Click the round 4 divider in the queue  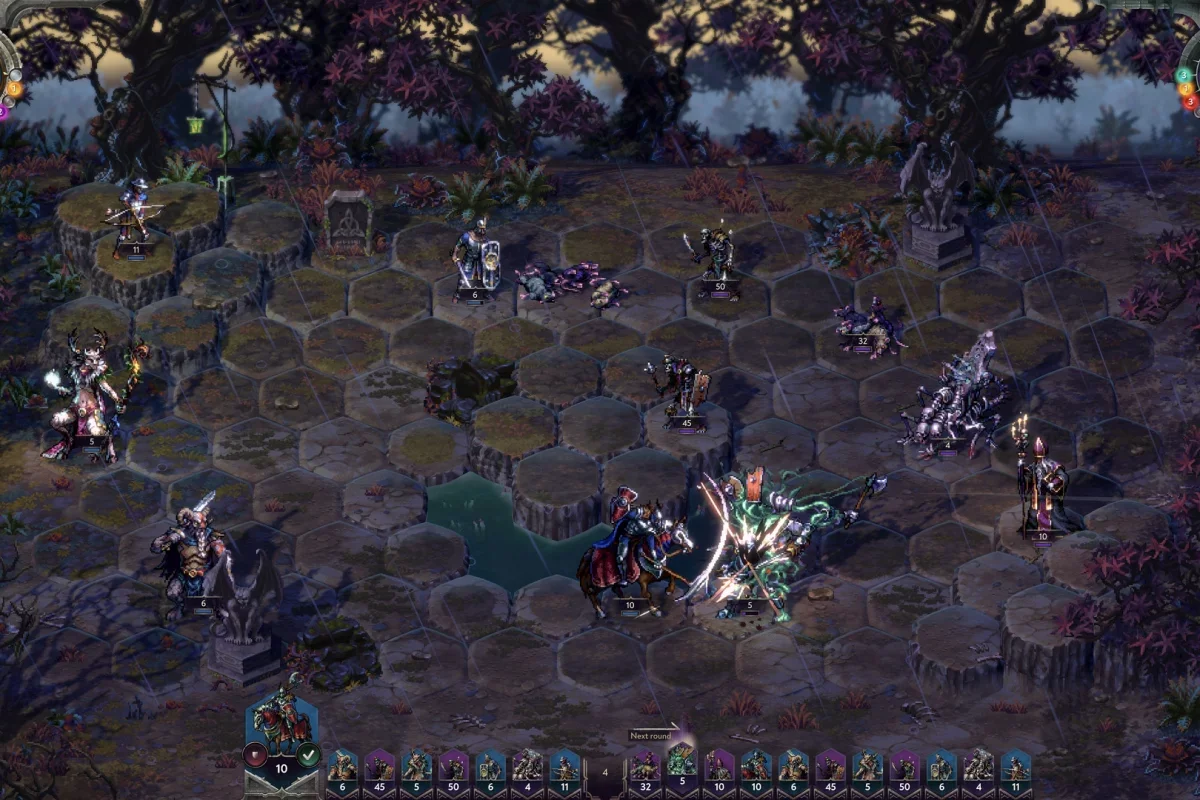(604, 772)
